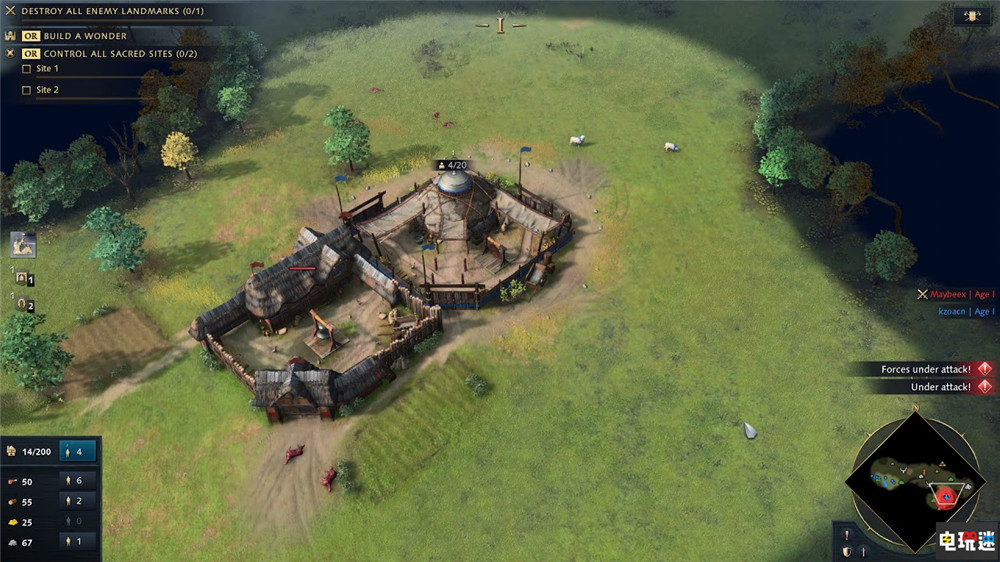Click player Maybeex in the player list
Viewport: 1000px width, 562px height.
pos(949,295)
